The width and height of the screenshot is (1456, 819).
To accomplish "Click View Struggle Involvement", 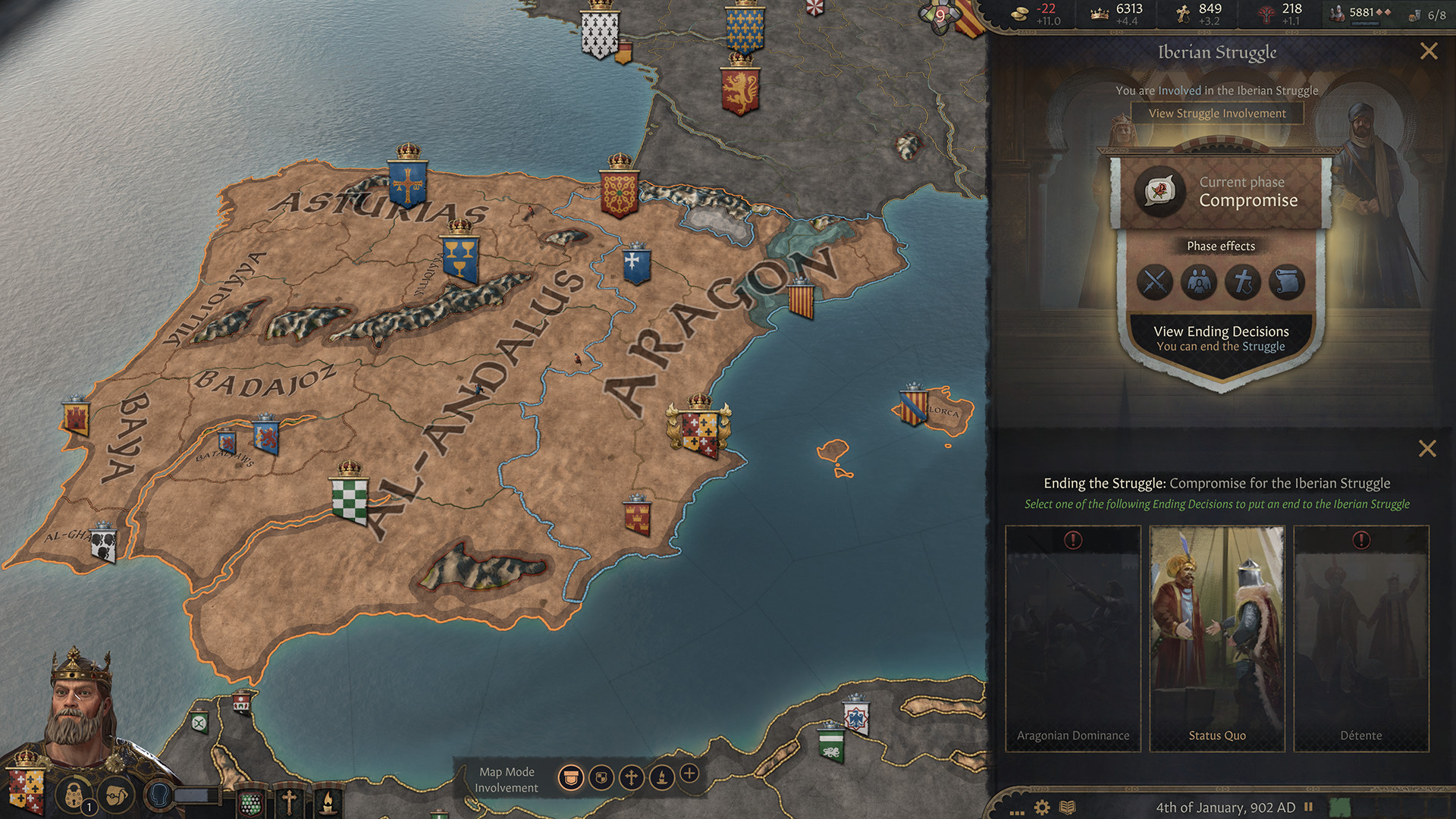I will (1216, 113).
